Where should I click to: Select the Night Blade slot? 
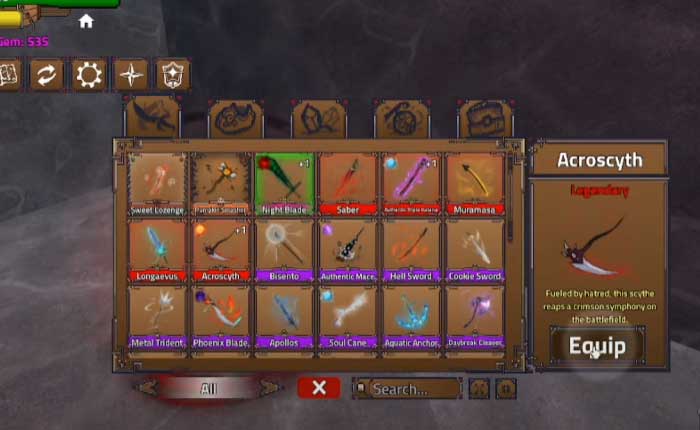tap(284, 183)
